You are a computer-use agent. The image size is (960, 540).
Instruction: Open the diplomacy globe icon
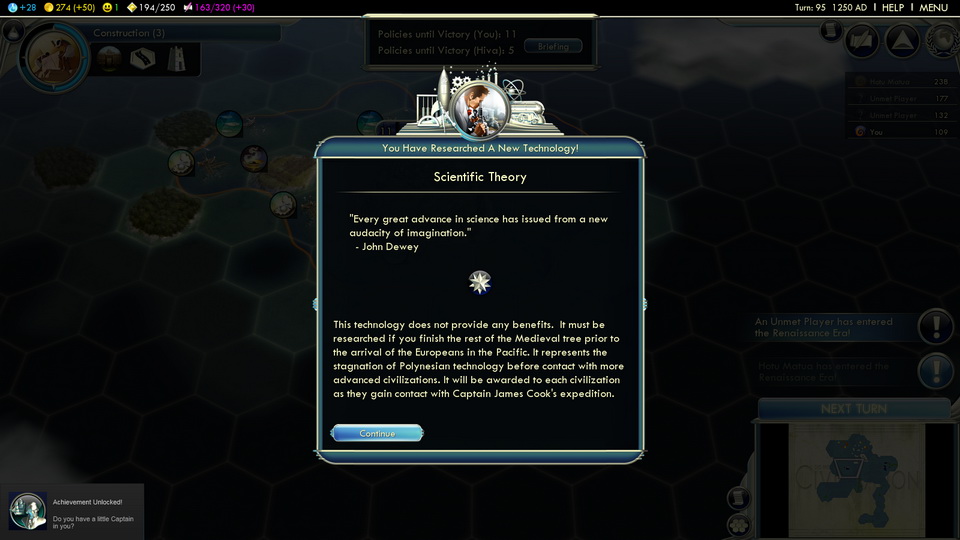pos(941,41)
